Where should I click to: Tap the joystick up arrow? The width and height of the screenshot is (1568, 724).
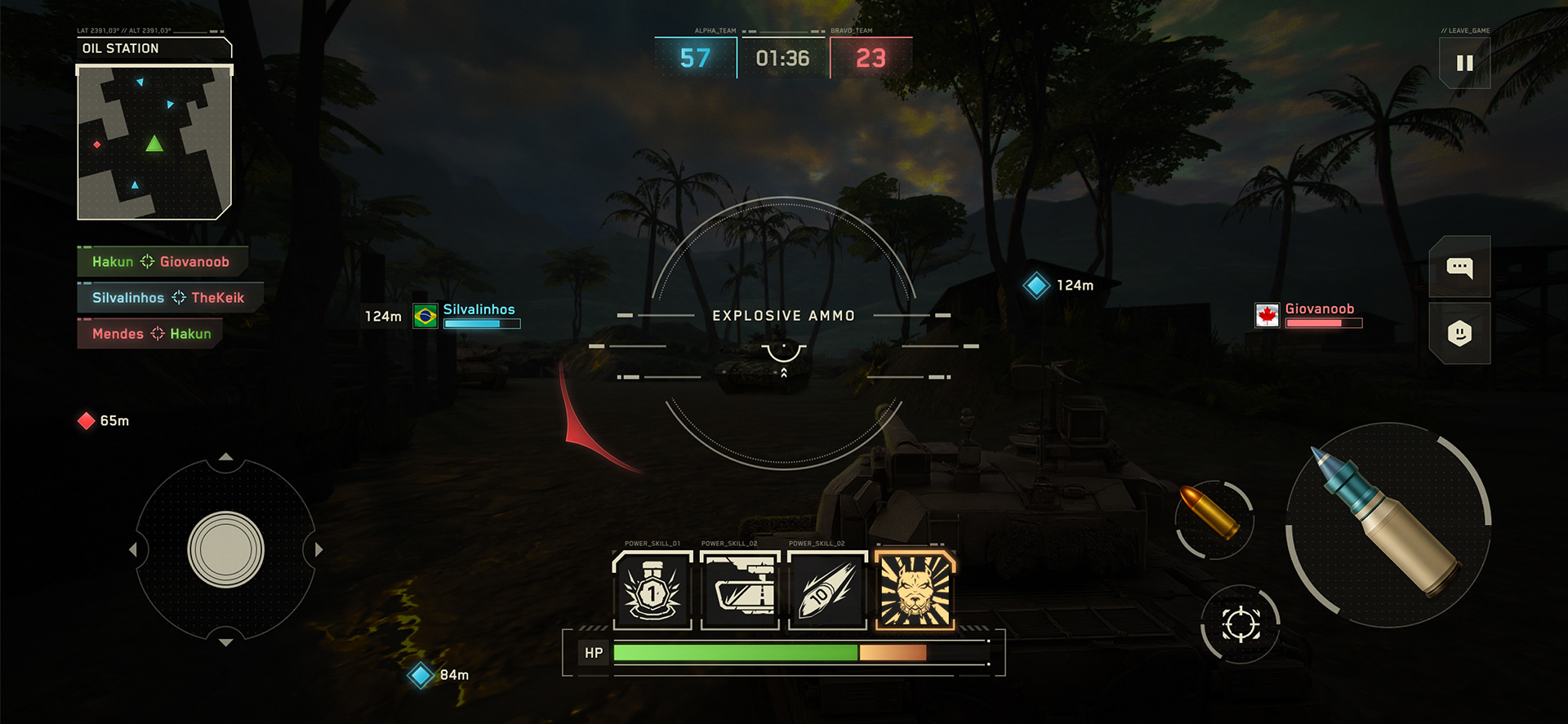226,457
